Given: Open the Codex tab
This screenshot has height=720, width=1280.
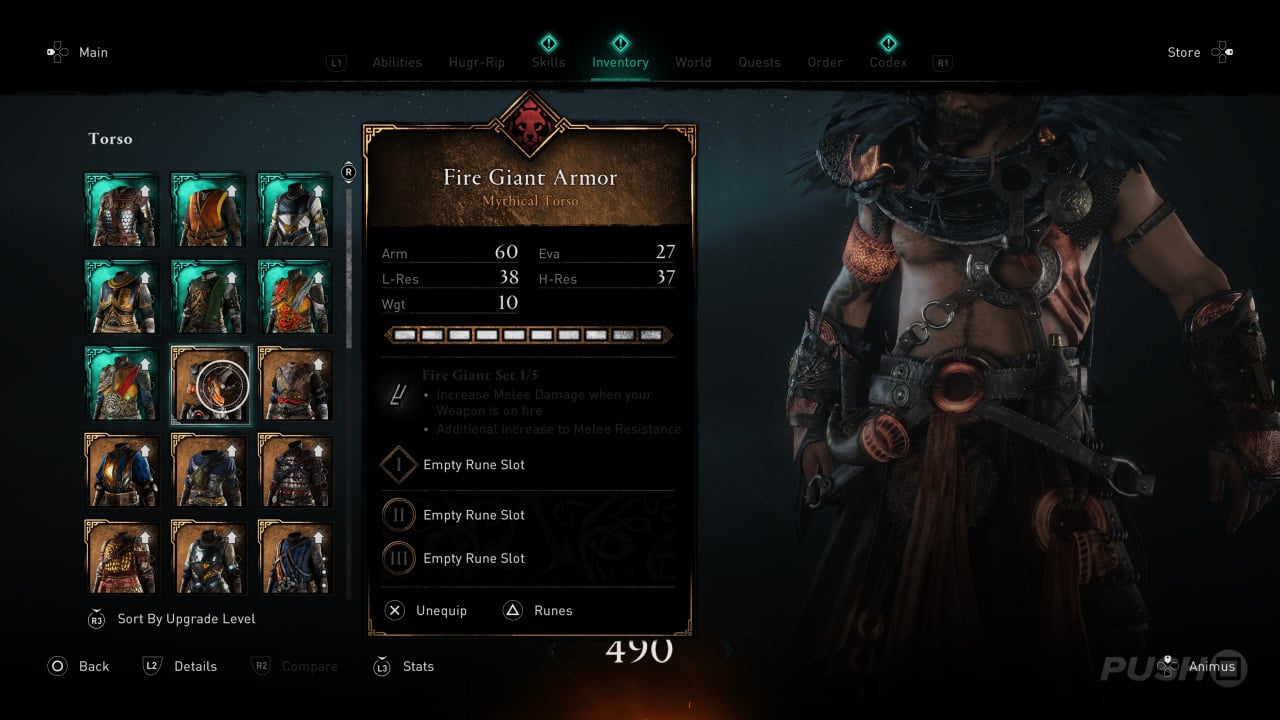Looking at the screenshot, I should 888,62.
